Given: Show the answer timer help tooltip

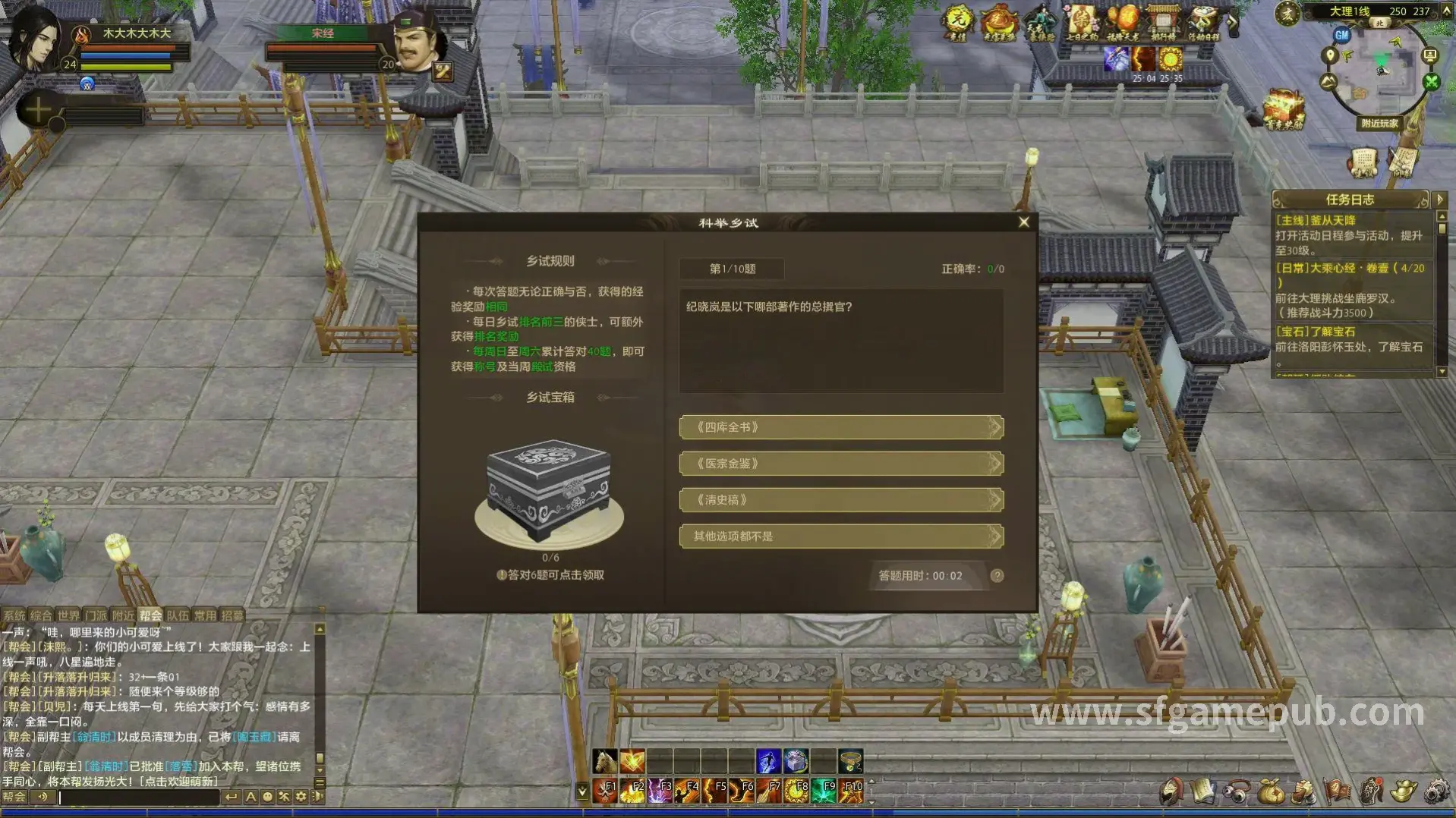Looking at the screenshot, I should point(997,576).
